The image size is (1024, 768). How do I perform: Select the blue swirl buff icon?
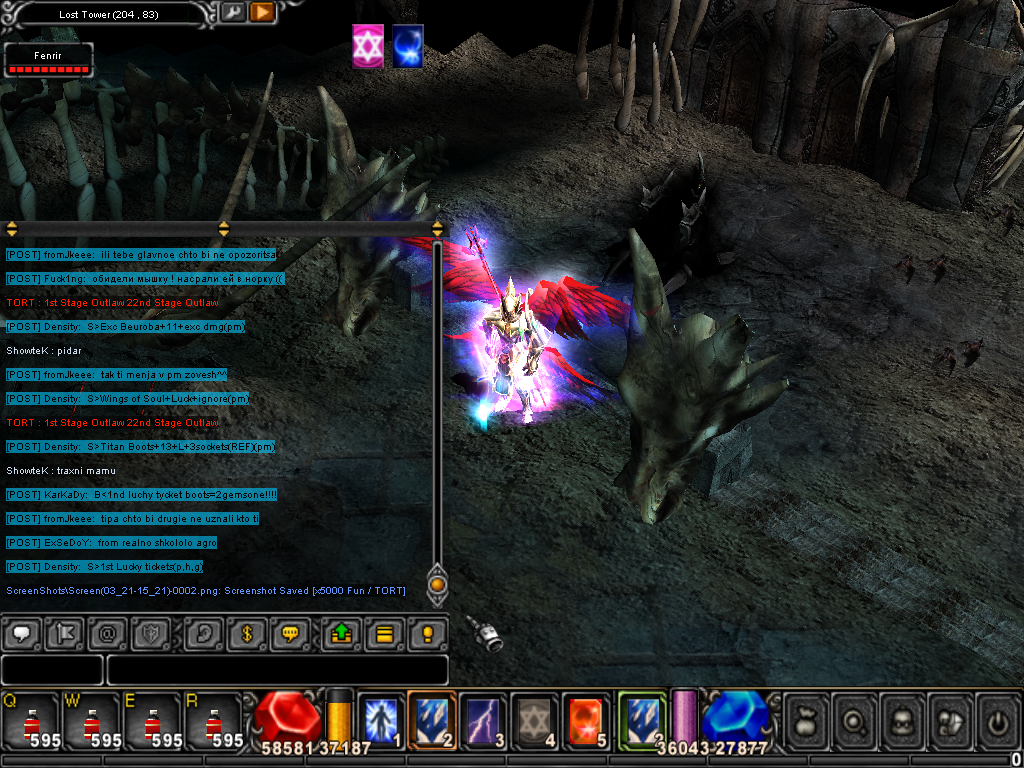click(407, 47)
